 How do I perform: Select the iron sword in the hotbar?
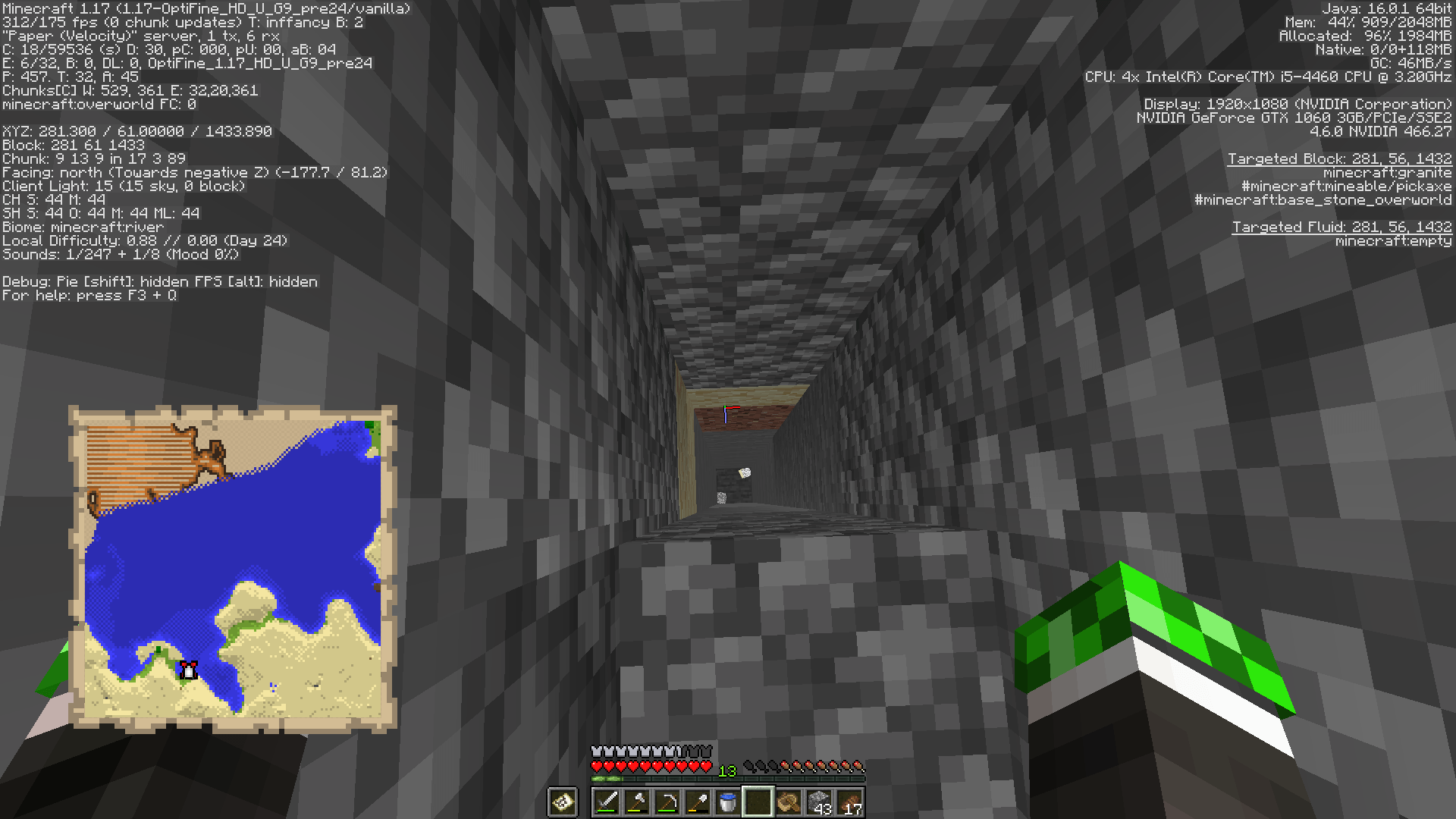point(607,801)
